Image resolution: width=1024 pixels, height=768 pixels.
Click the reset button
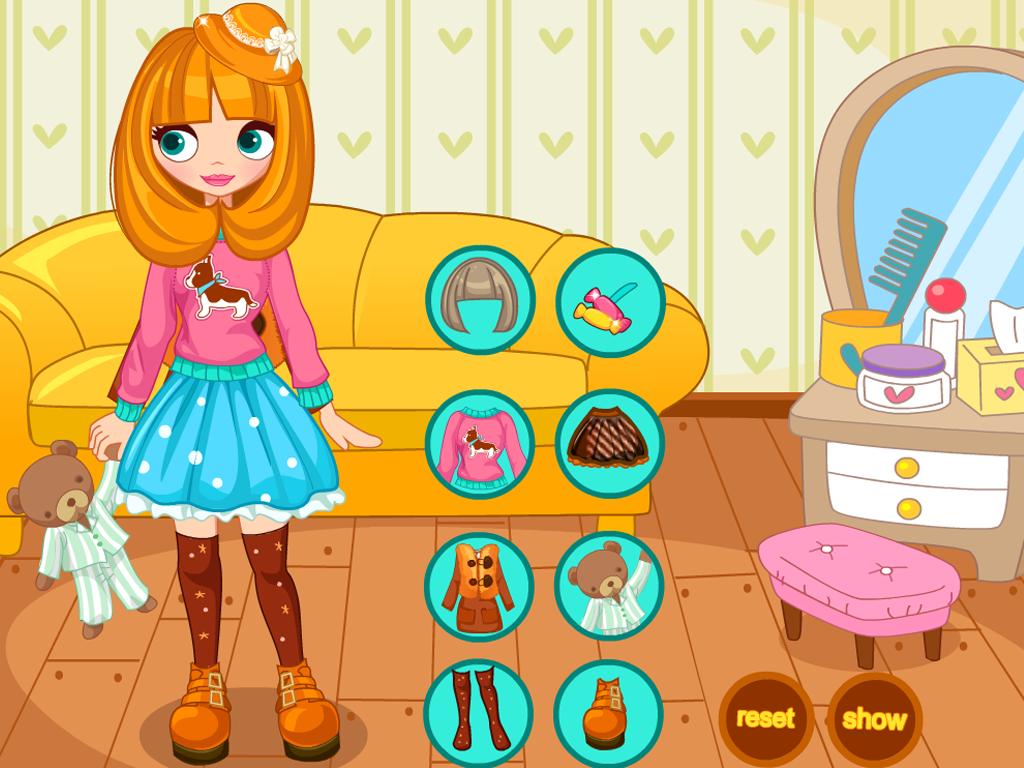click(766, 718)
